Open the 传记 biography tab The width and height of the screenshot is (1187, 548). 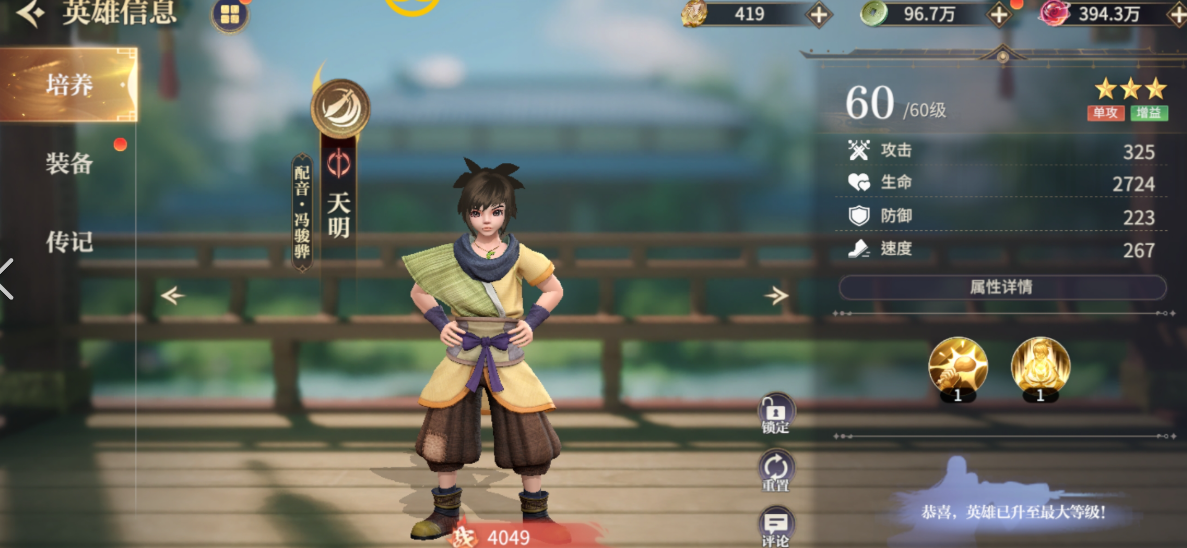coord(69,241)
